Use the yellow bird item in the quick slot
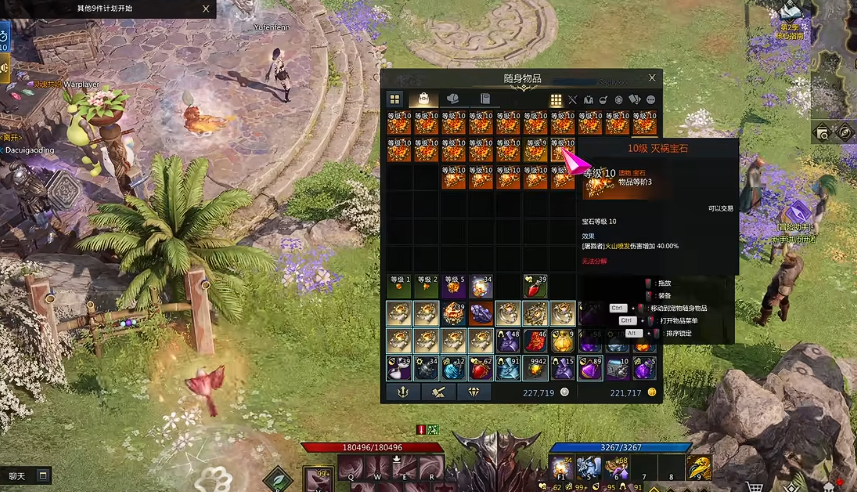The width and height of the screenshot is (857, 492). pos(698,467)
